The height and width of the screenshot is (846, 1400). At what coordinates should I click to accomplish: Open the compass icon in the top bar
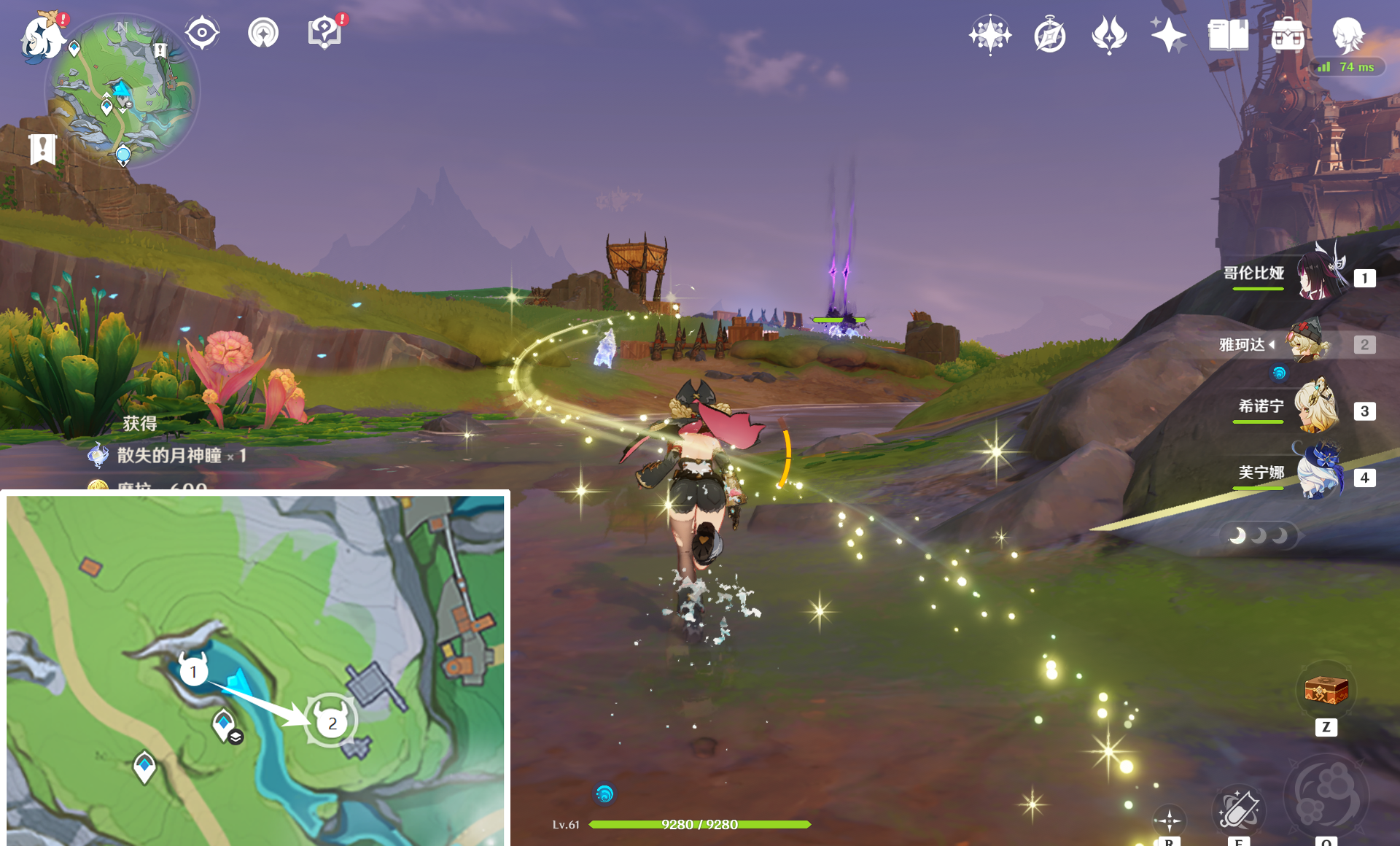1050,35
